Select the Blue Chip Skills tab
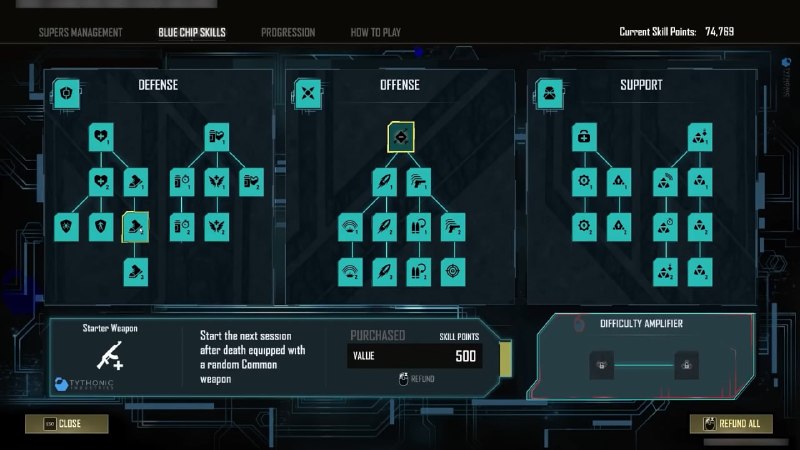 [x=192, y=32]
